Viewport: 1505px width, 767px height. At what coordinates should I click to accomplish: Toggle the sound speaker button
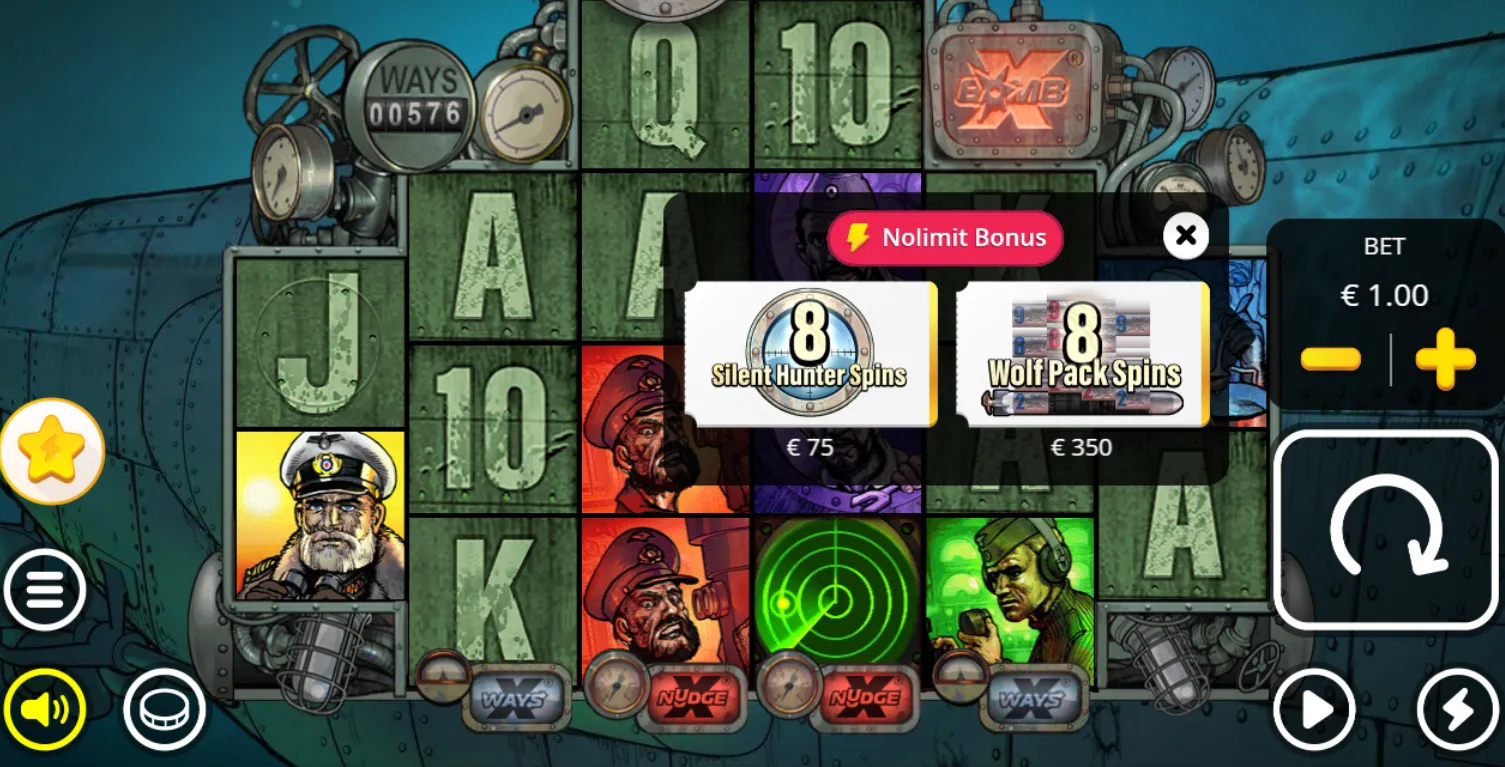coord(45,710)
